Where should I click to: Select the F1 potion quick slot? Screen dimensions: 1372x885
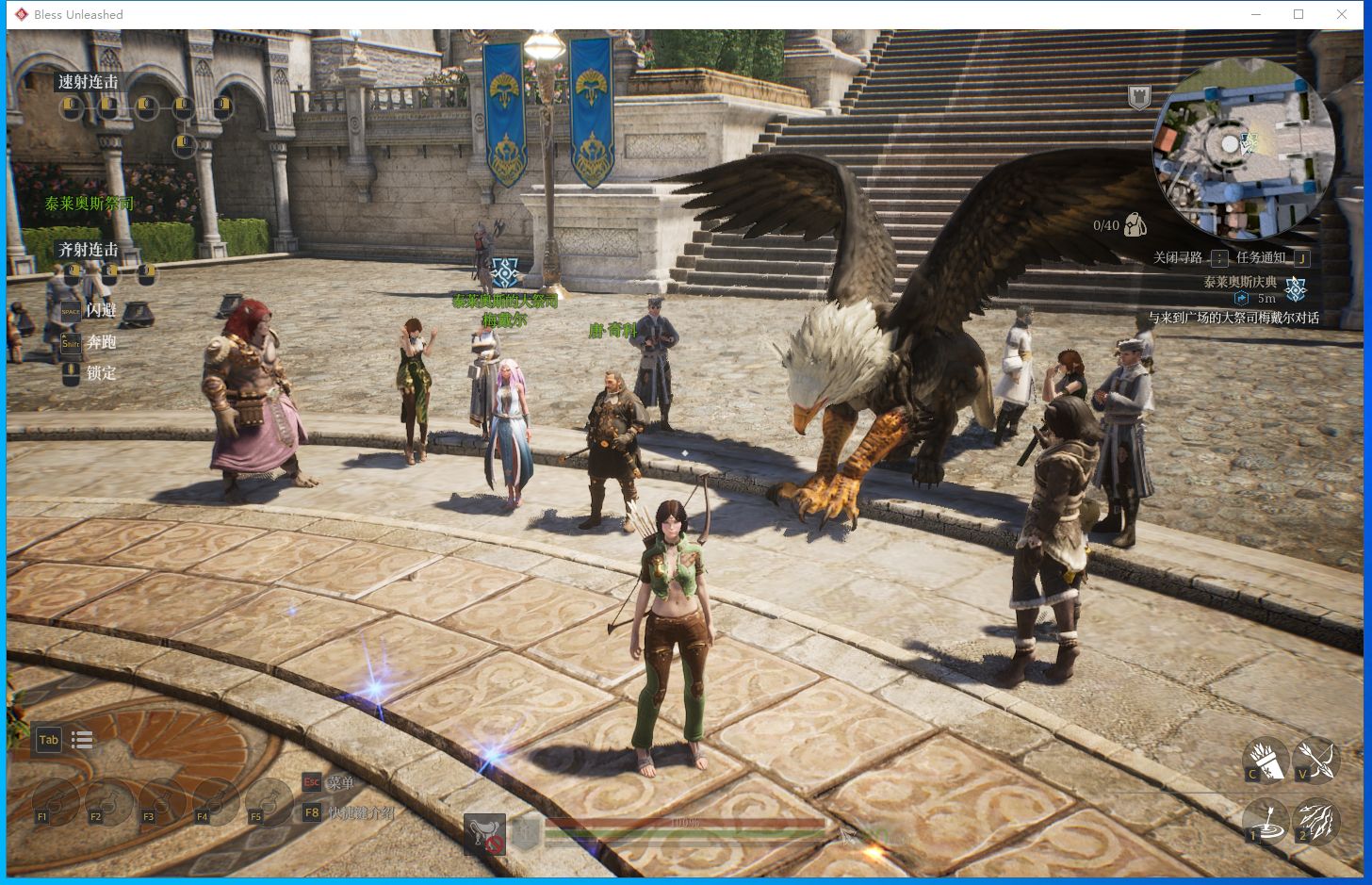coord(55,803)
